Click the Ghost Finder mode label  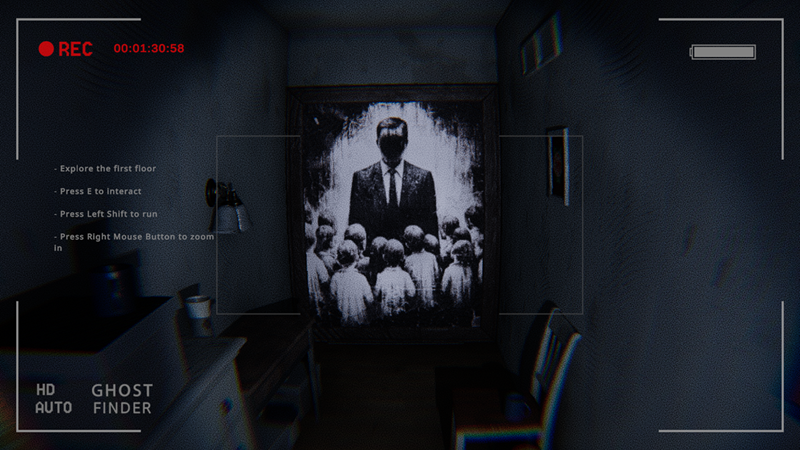[122, 399]
